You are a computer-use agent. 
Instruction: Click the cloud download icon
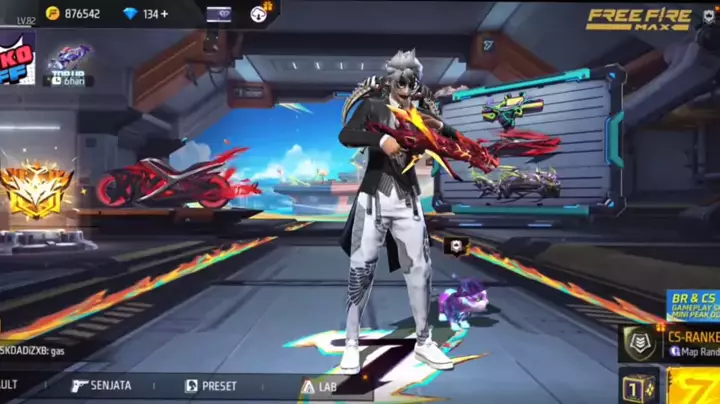pyautogui.click(x=258, y=13)
